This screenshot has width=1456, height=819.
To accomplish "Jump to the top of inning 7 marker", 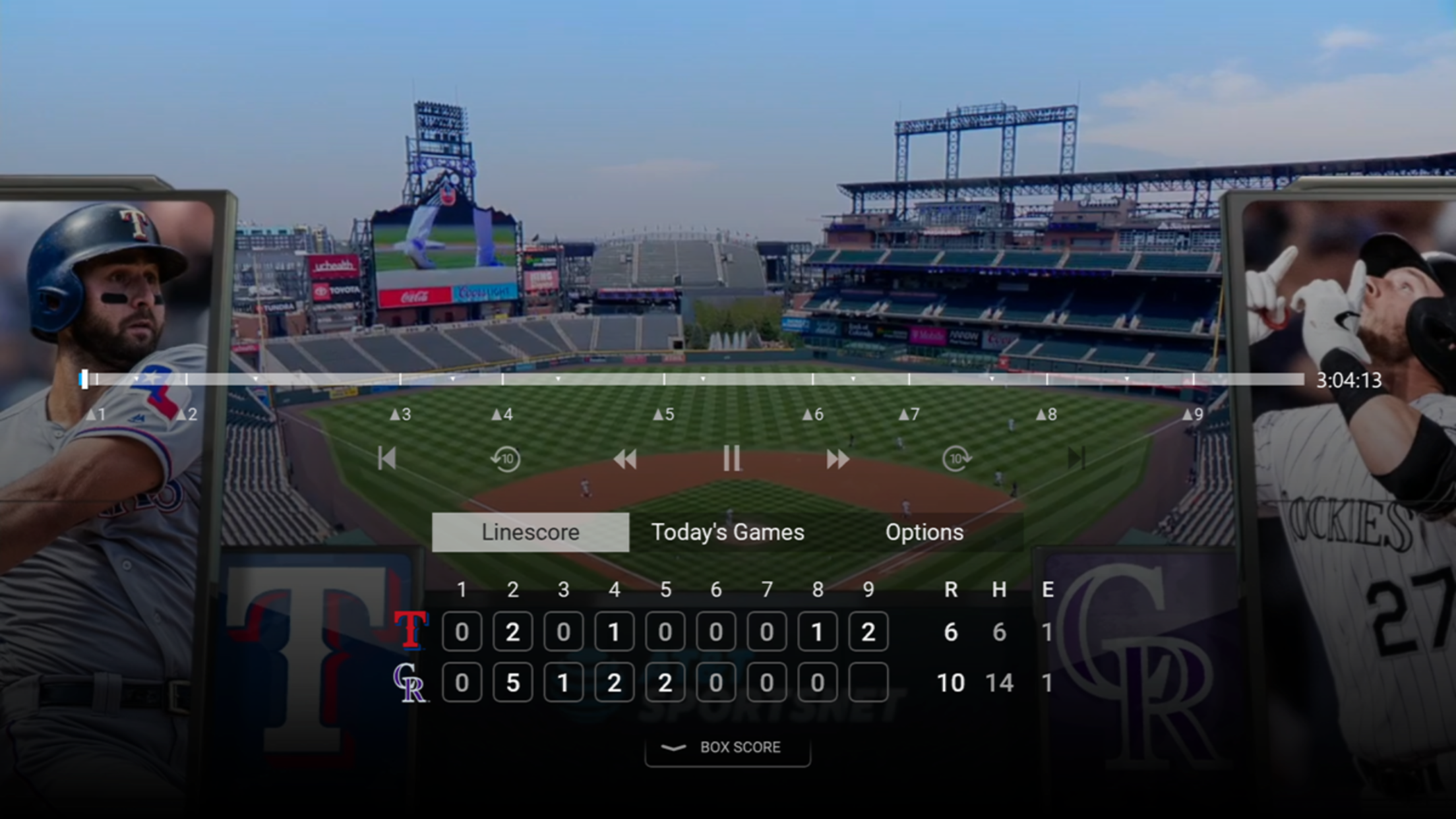I will pos(909,414).
